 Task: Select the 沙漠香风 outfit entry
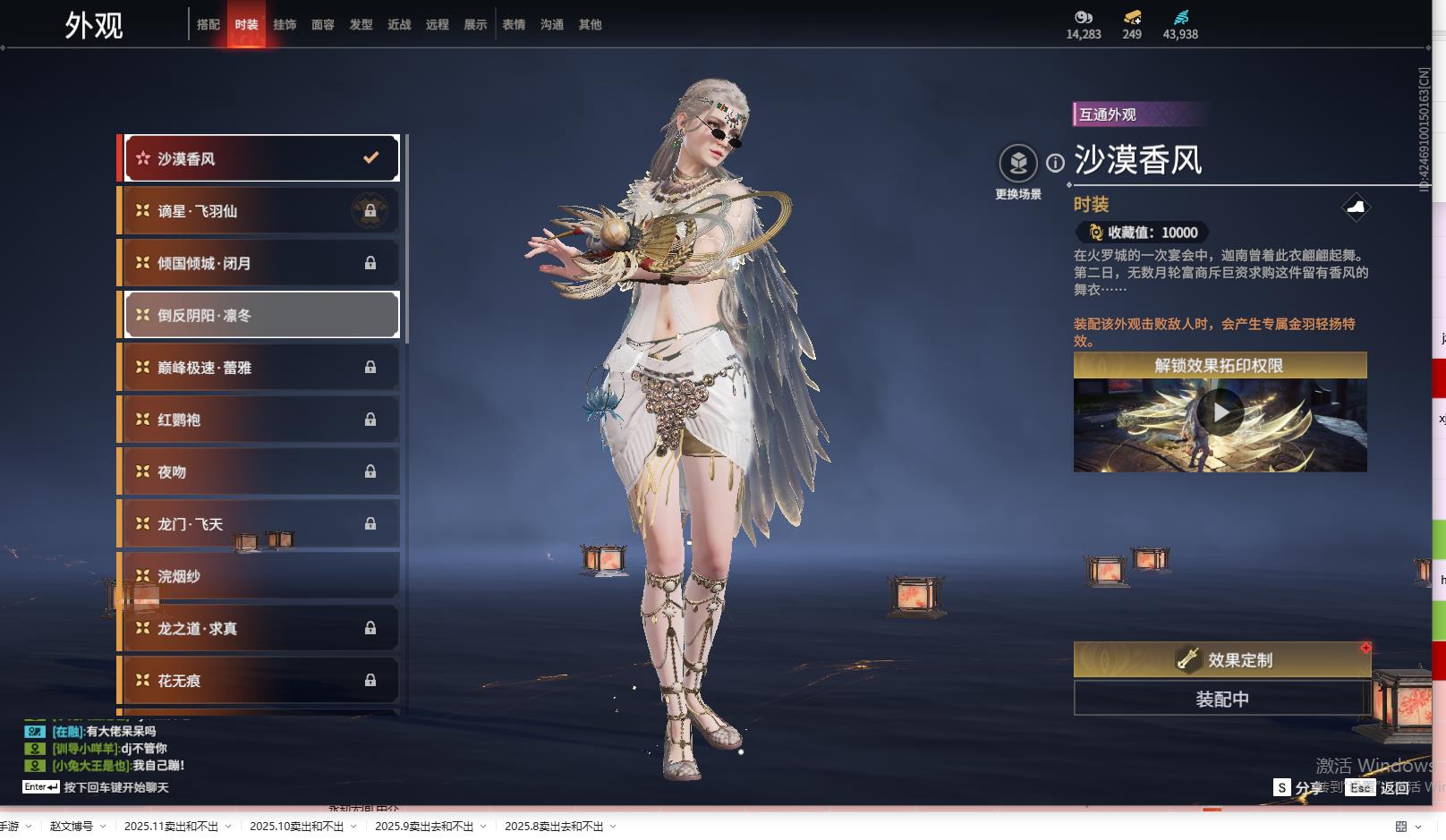(260, 158)
